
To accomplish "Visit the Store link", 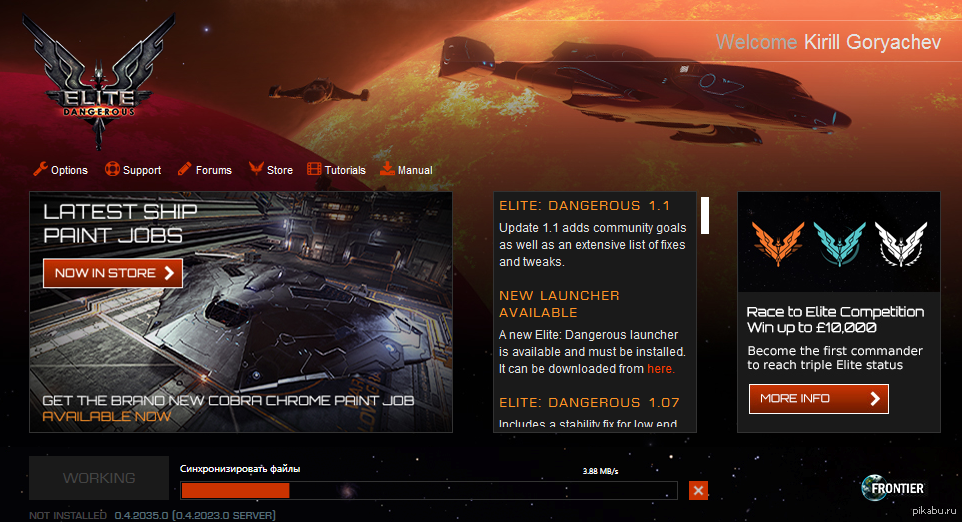I will 271,170.
